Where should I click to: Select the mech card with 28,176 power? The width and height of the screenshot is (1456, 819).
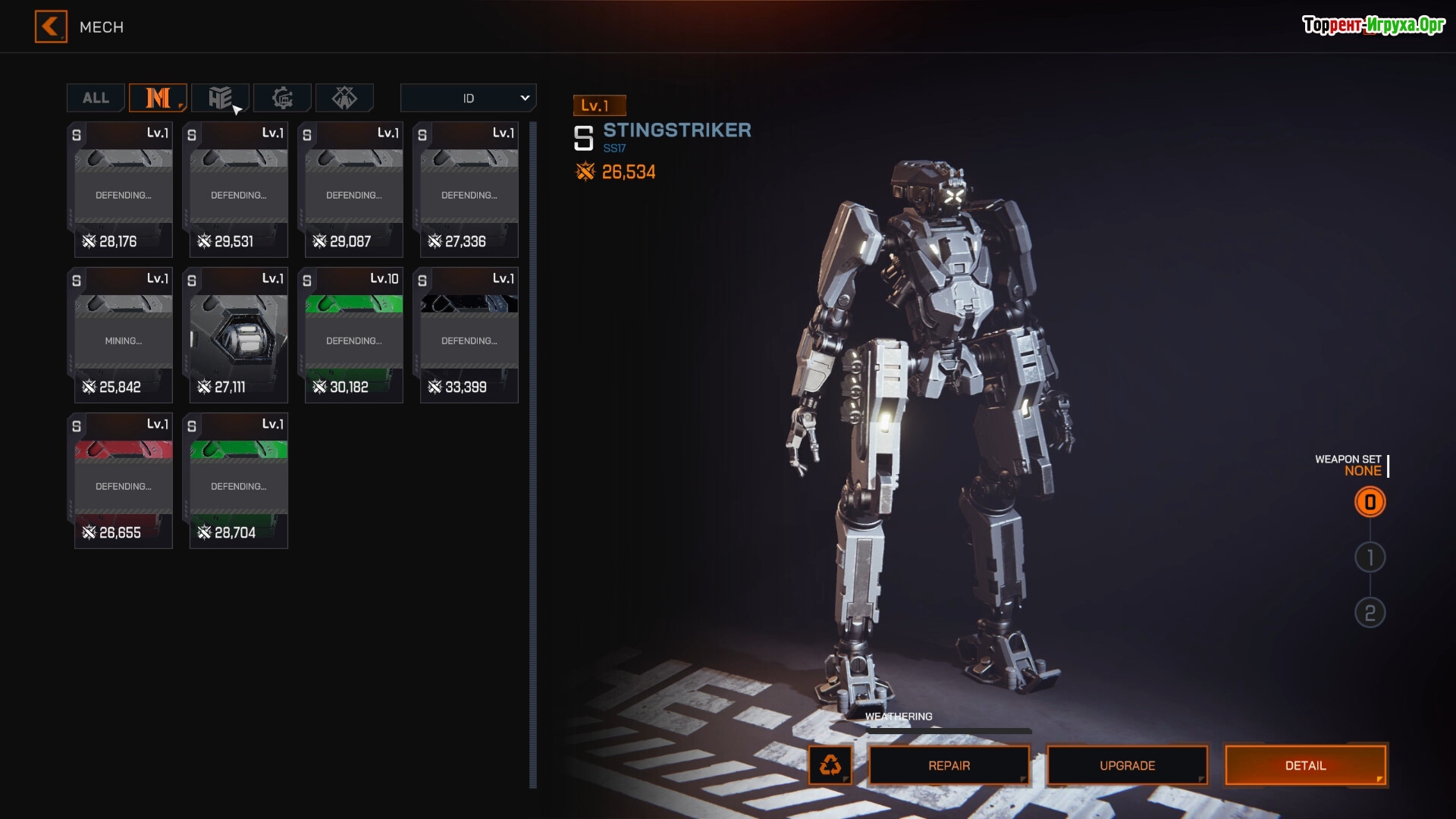pyautogui.click(x=123, y=190)
